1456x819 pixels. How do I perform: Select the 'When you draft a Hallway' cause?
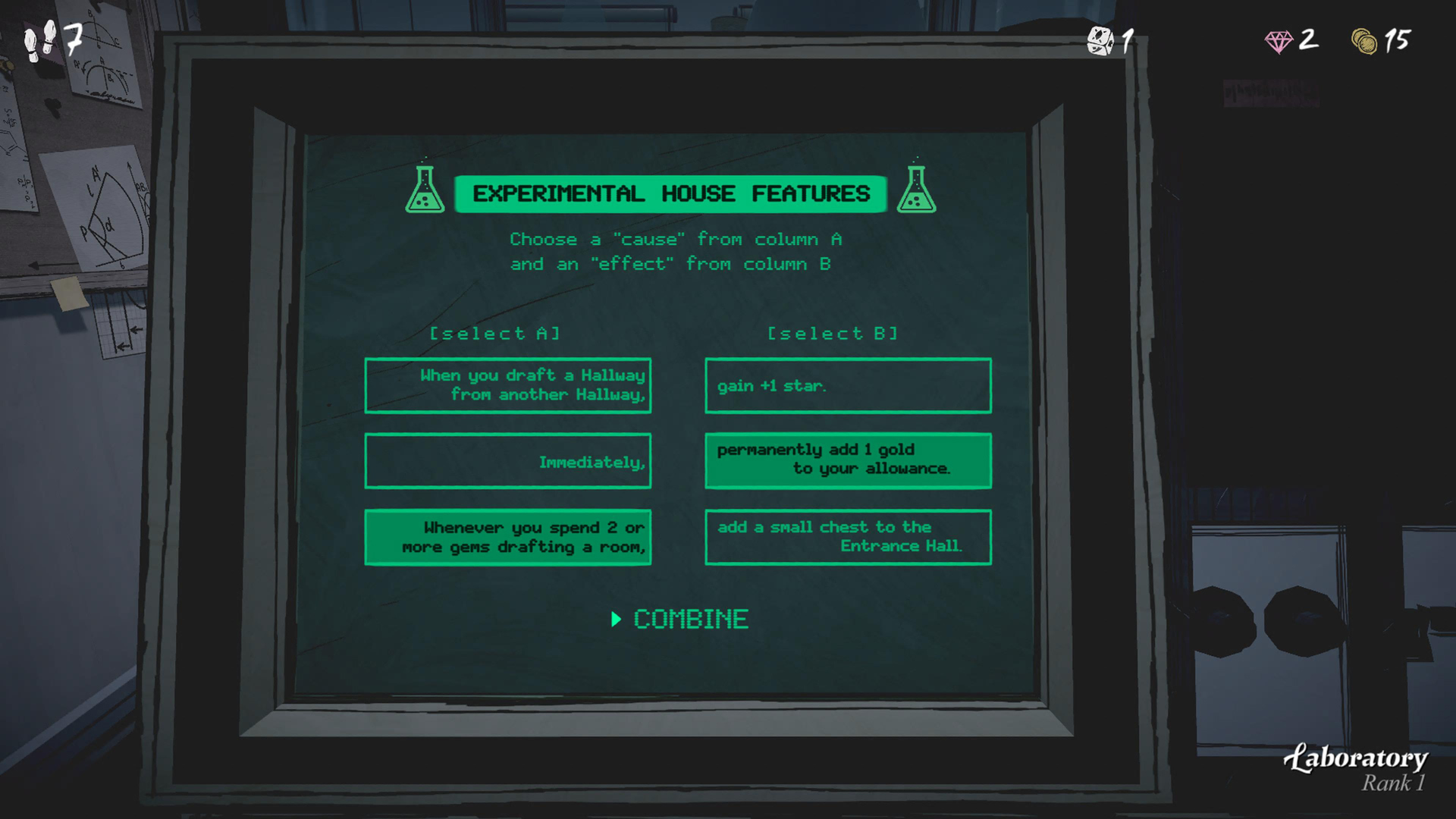tap(508, 384)
